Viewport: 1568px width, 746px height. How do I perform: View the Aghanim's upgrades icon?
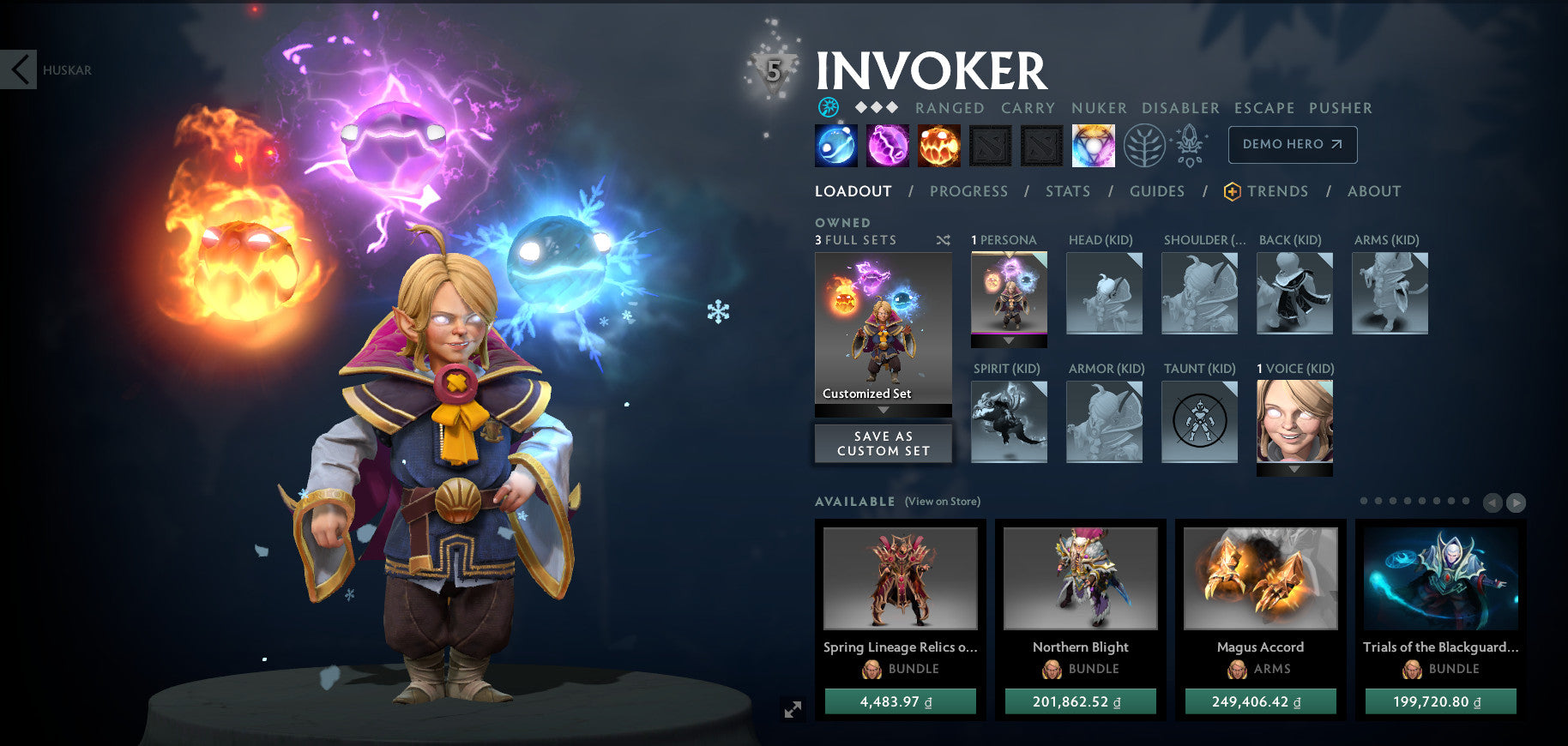pyautogui.click(x=1189, y=145)
